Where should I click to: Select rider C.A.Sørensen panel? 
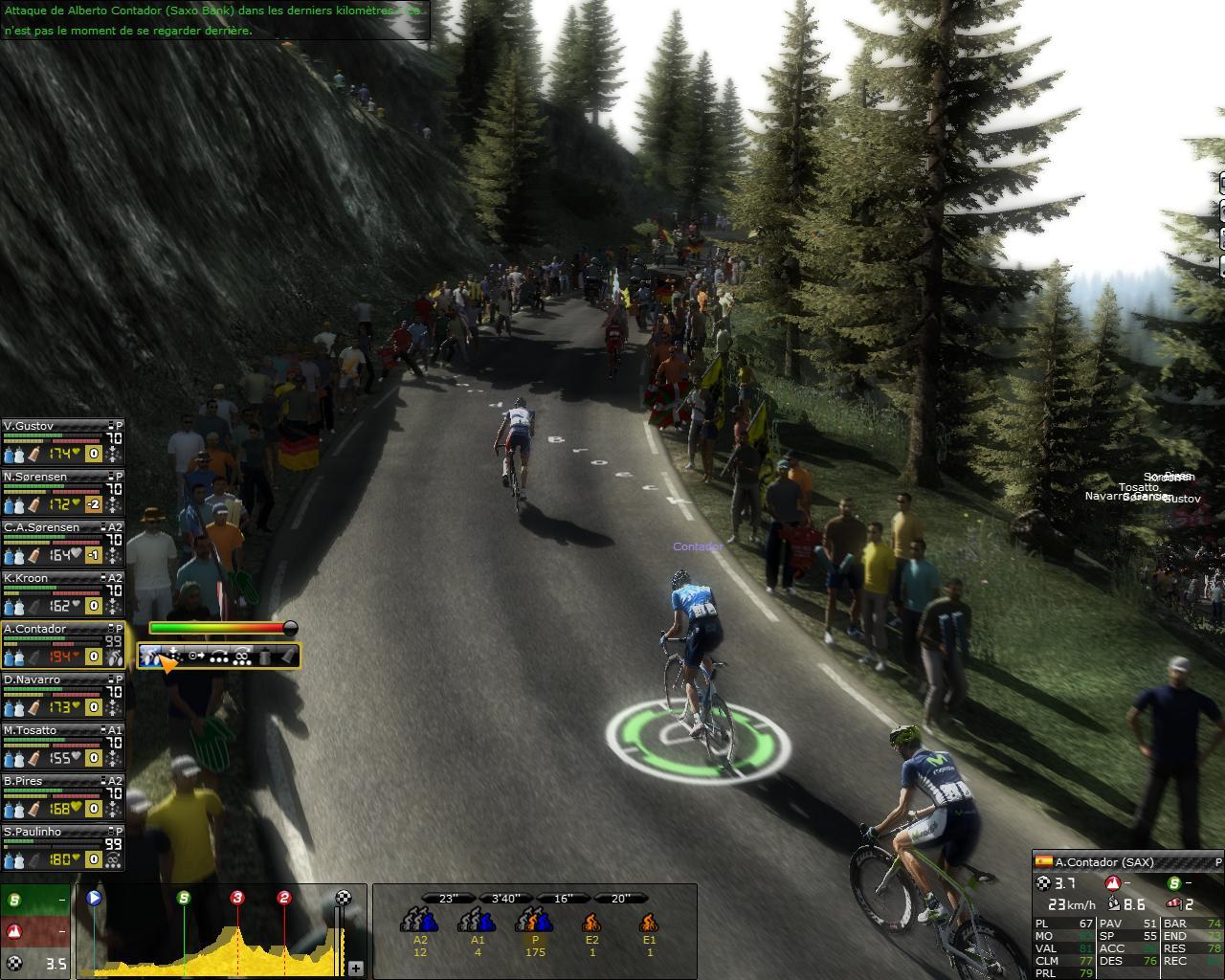[62, 543]
